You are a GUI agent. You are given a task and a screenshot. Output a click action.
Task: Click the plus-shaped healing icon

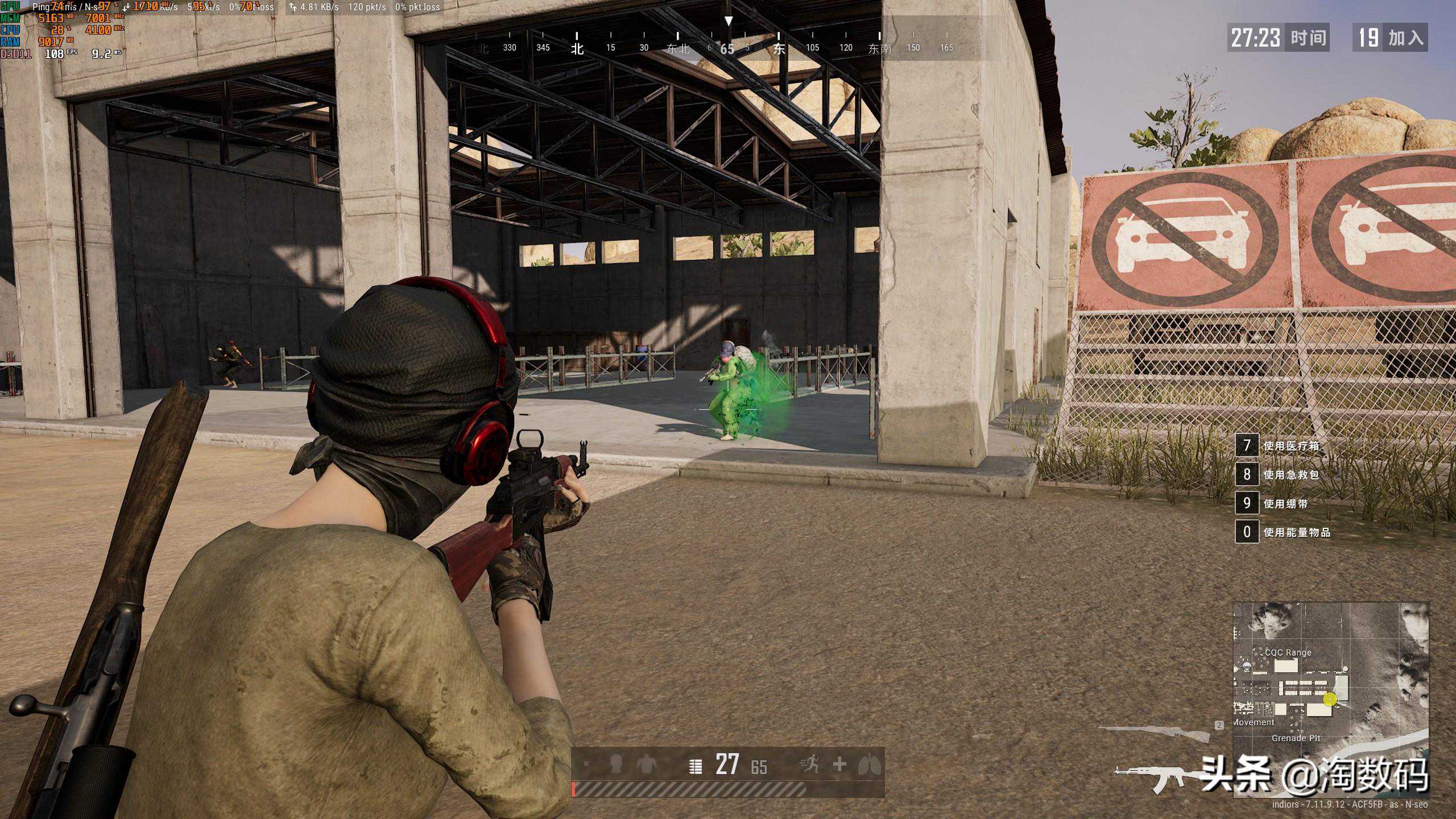coord(839,764)
